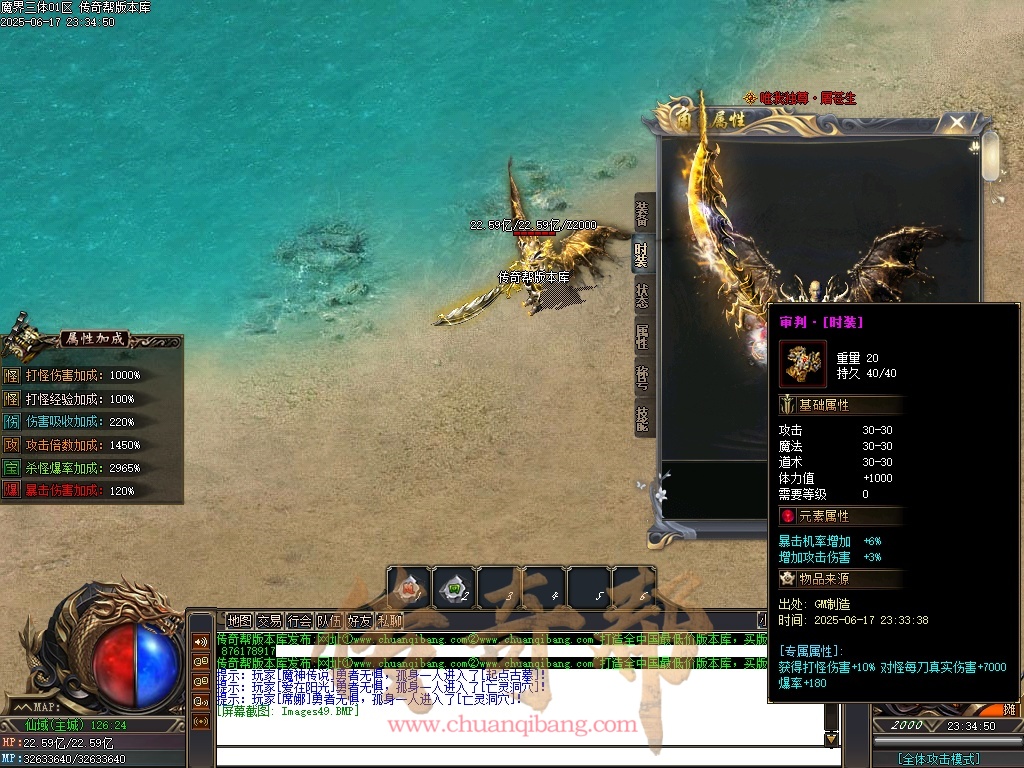Toggle the 全体攻击模式 attack mode

click(938, 759)
